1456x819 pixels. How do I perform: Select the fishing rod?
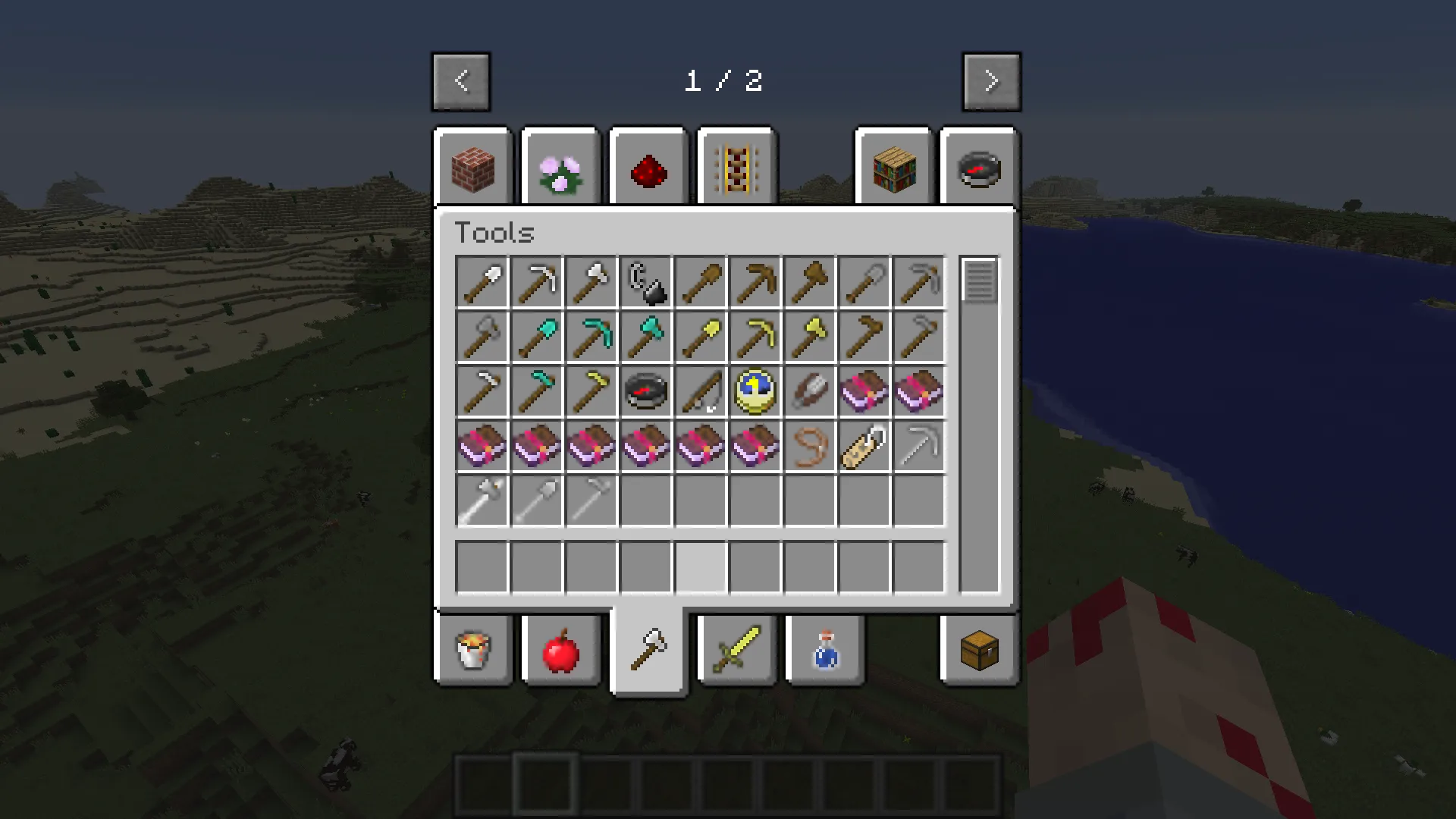[x=701, y=391]
